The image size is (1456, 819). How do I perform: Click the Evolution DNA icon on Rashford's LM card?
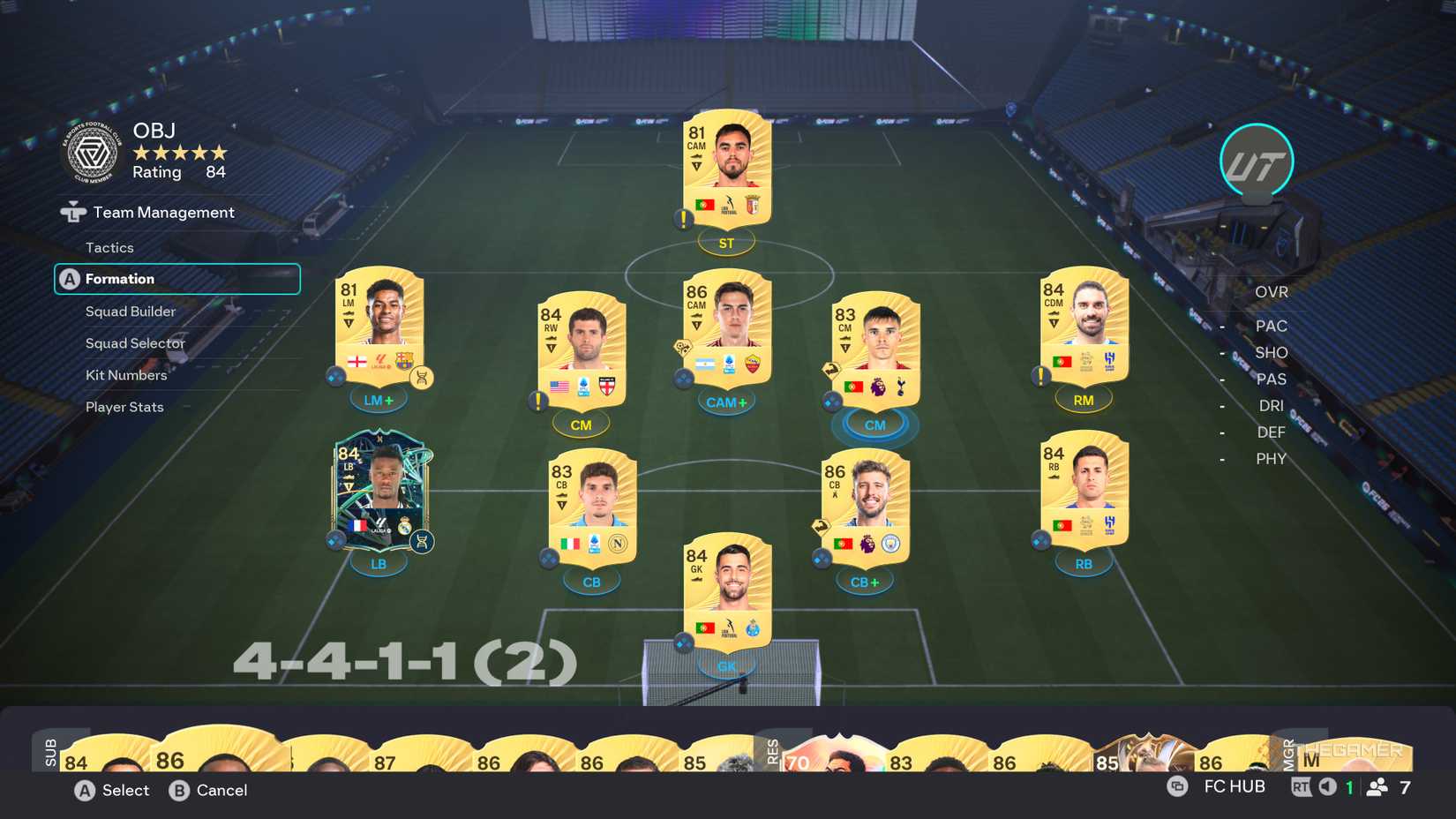point(421,377)
